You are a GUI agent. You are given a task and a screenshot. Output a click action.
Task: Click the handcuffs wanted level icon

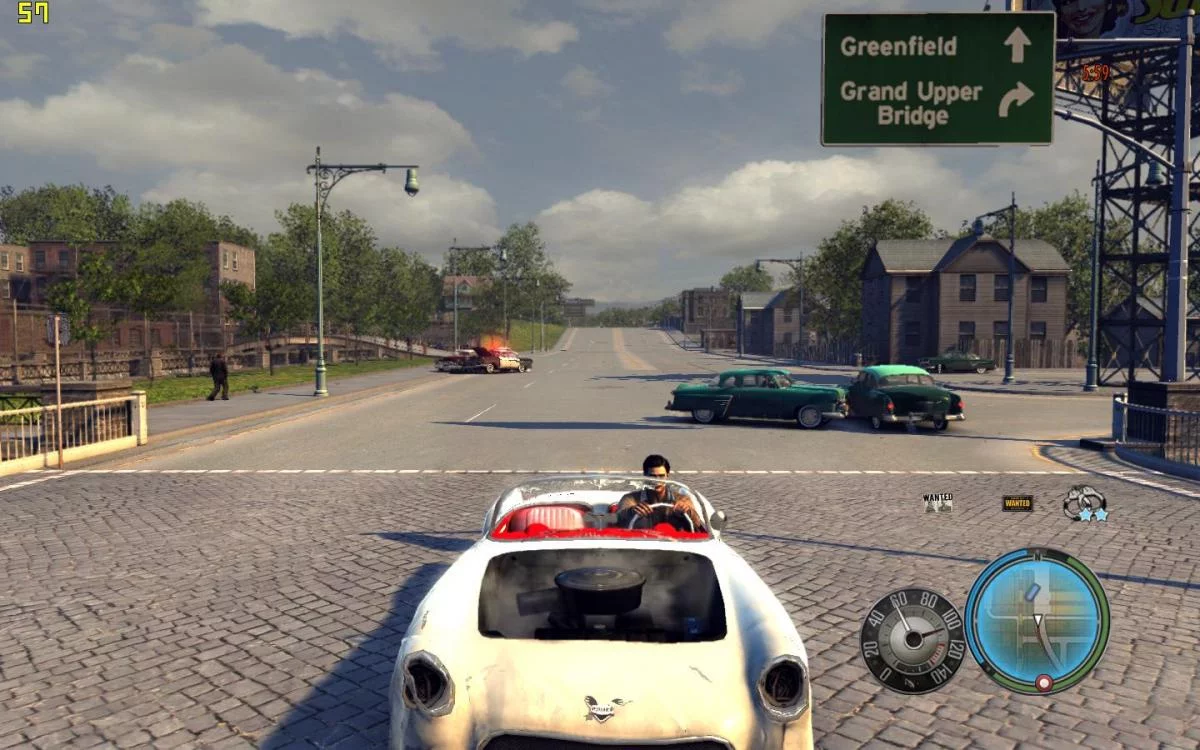pos(1084,502)
